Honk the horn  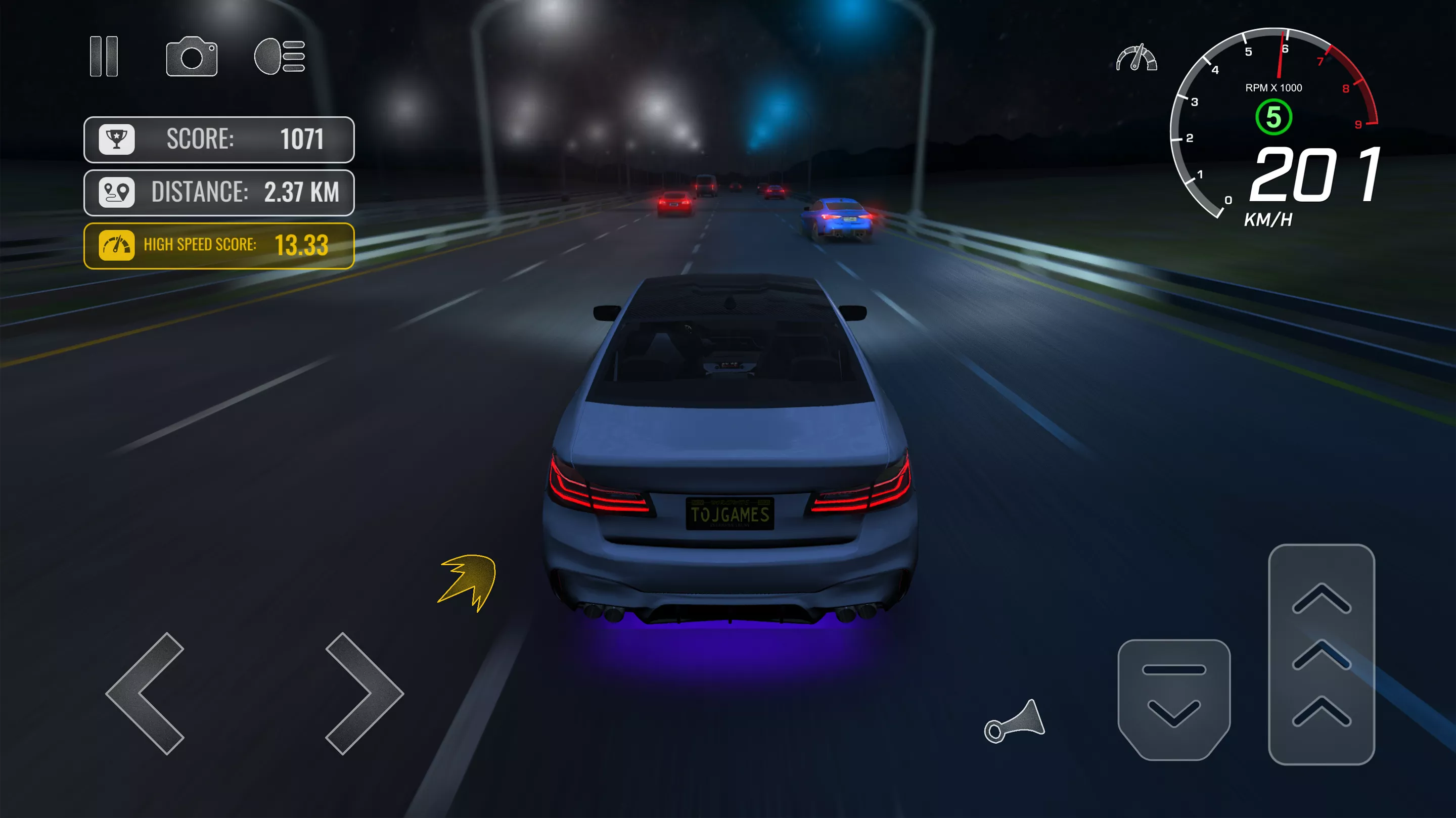(1015, 722)
